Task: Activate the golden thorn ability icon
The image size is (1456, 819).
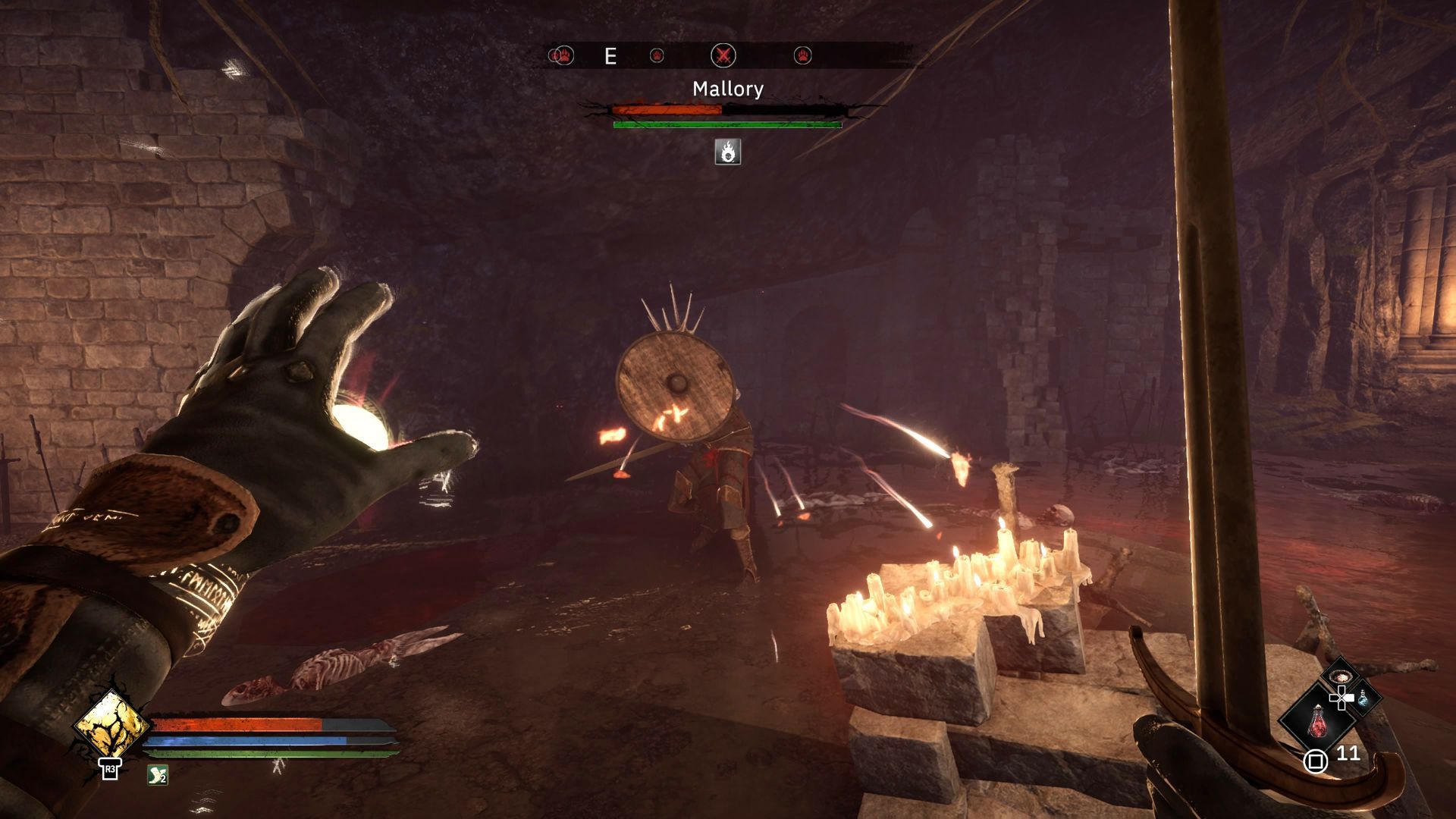Action: [x=111, y=724]
